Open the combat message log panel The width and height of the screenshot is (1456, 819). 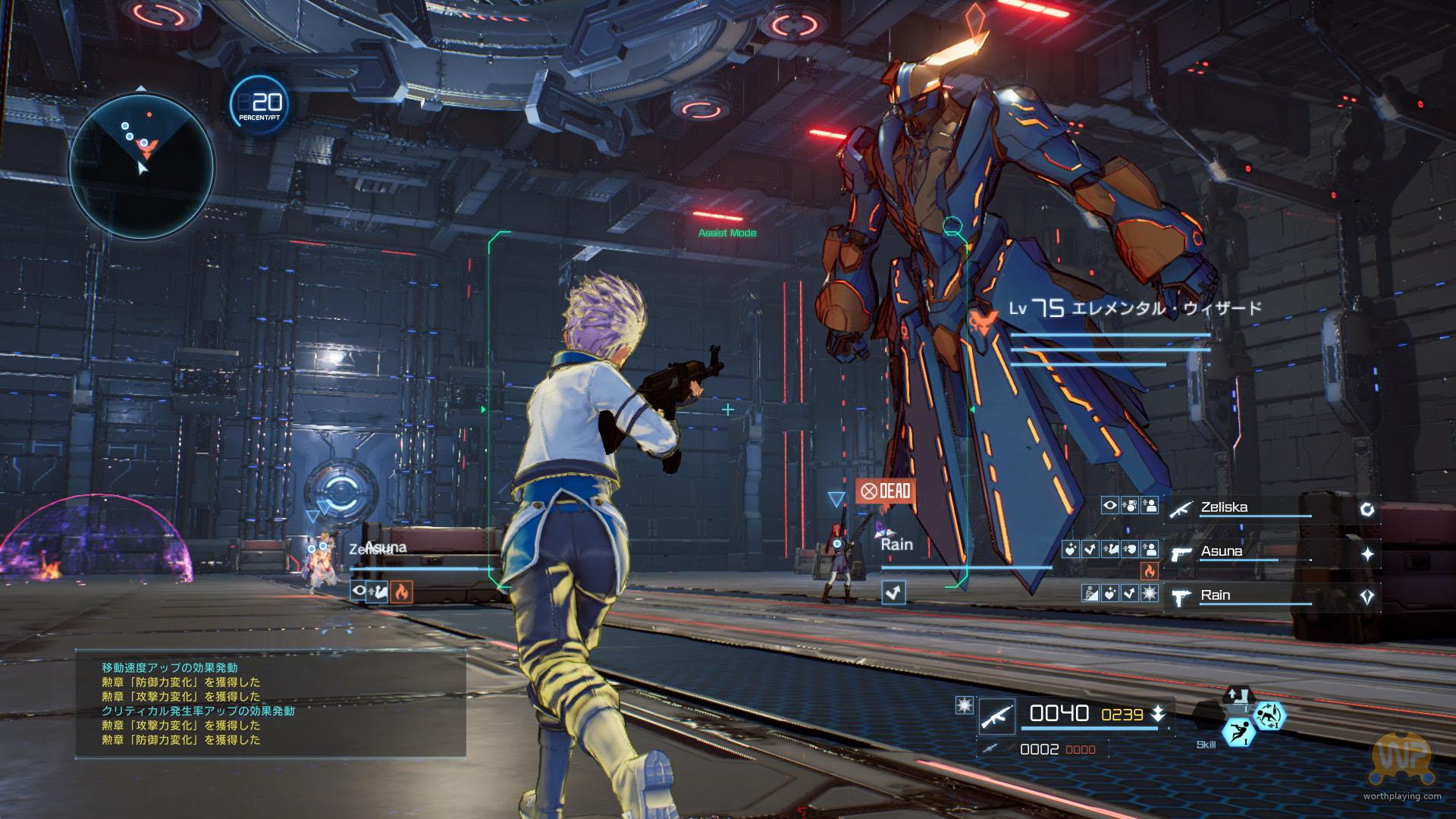point(270,704)
